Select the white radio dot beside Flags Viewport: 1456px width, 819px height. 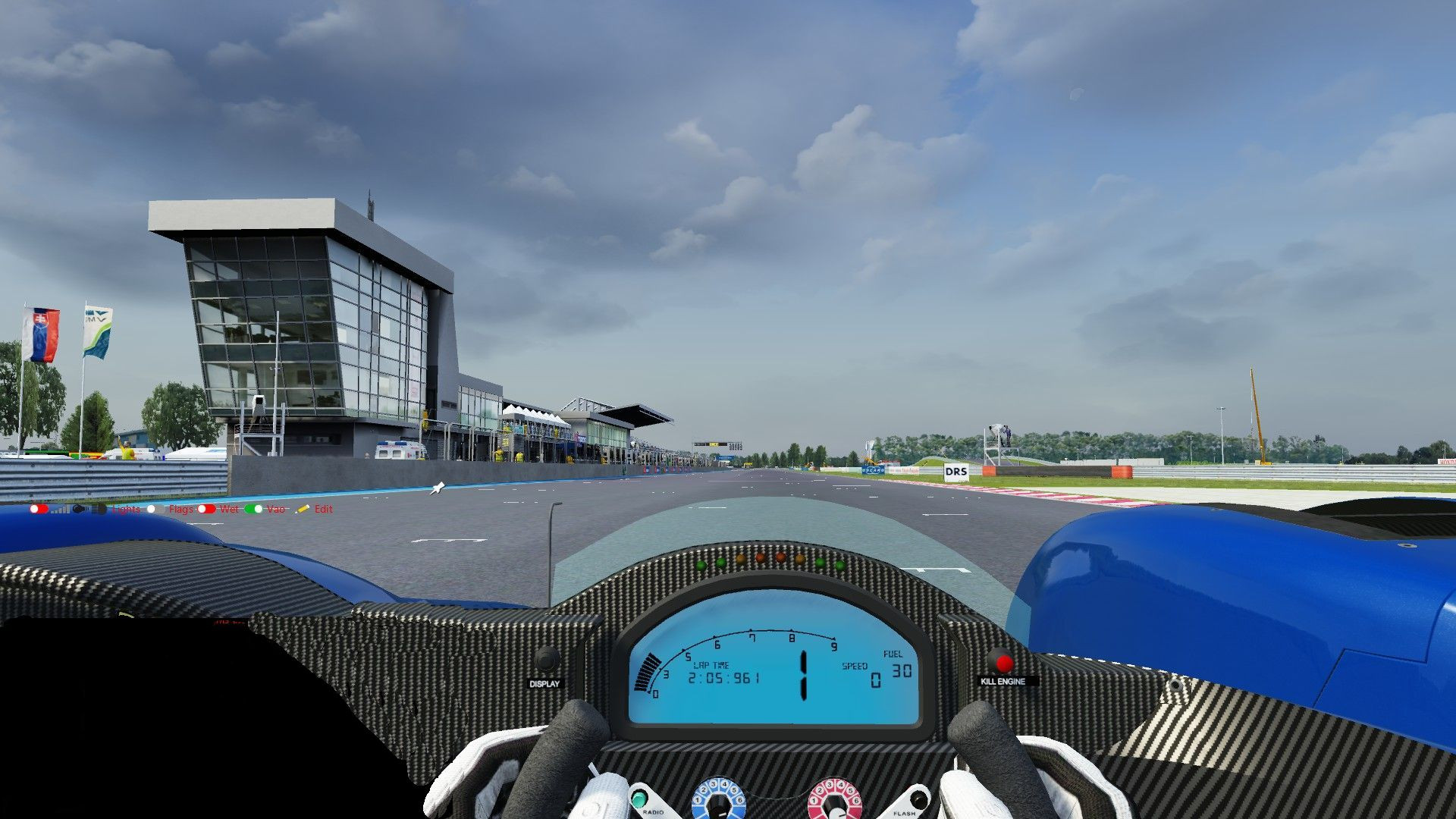pos(152,510)
